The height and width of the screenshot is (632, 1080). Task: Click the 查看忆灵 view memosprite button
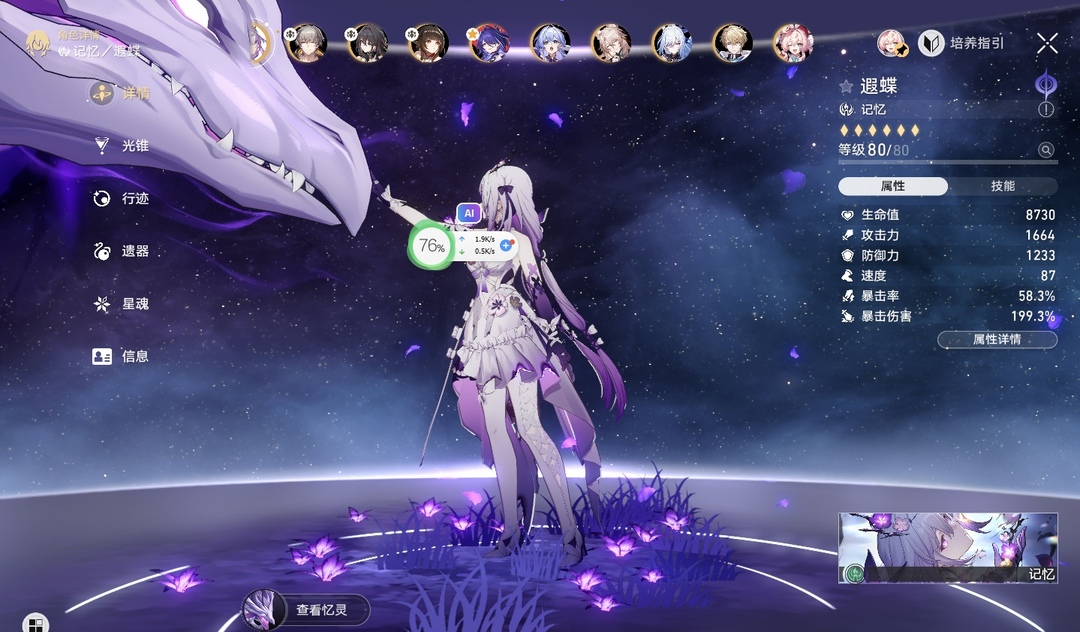pyautogui.click(x=307, y=609)
